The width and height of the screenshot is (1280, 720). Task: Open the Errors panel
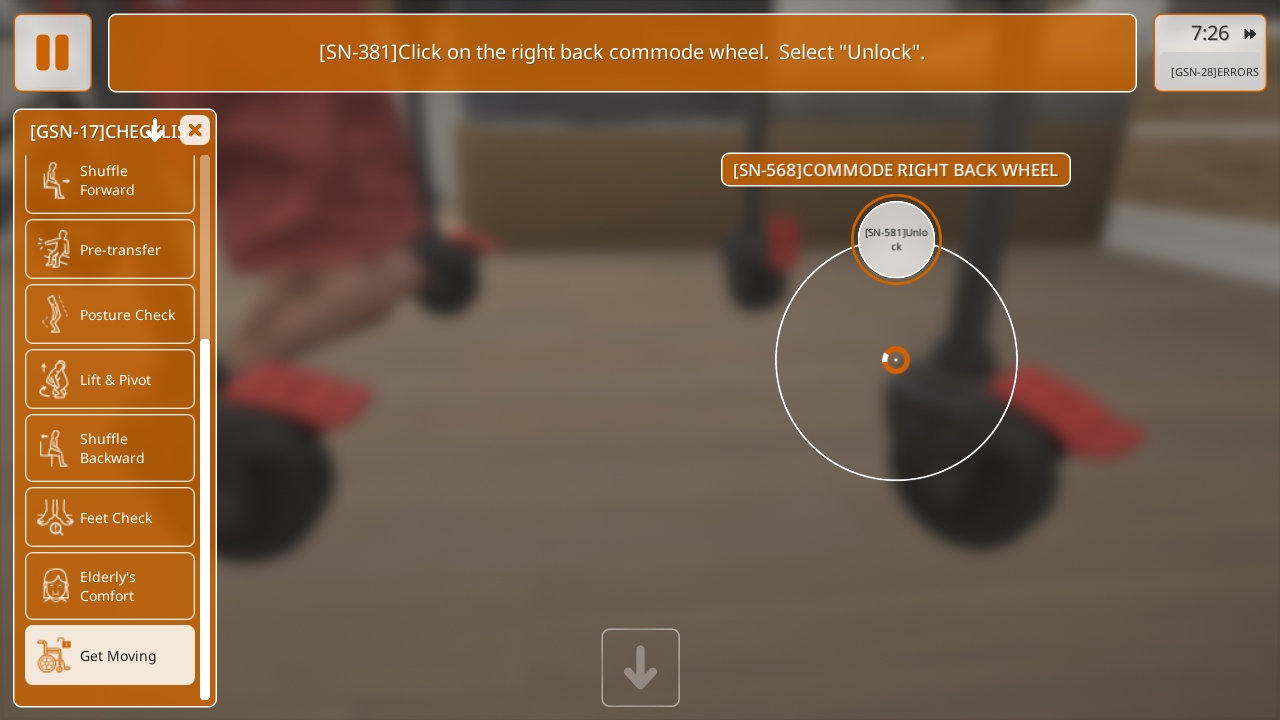1214,72
